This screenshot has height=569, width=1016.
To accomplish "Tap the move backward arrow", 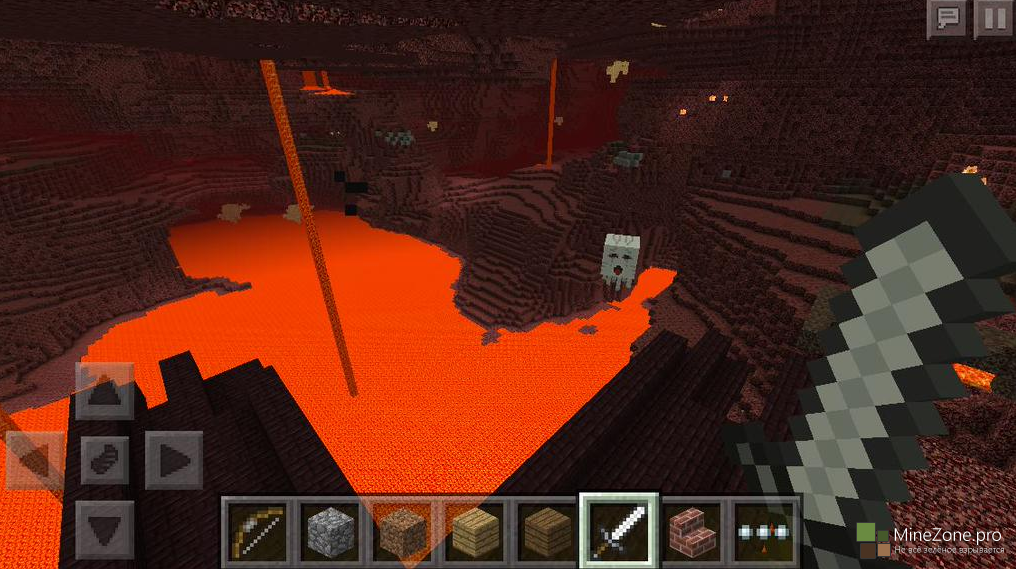I will pyautogui.click(x=104, y=528).
